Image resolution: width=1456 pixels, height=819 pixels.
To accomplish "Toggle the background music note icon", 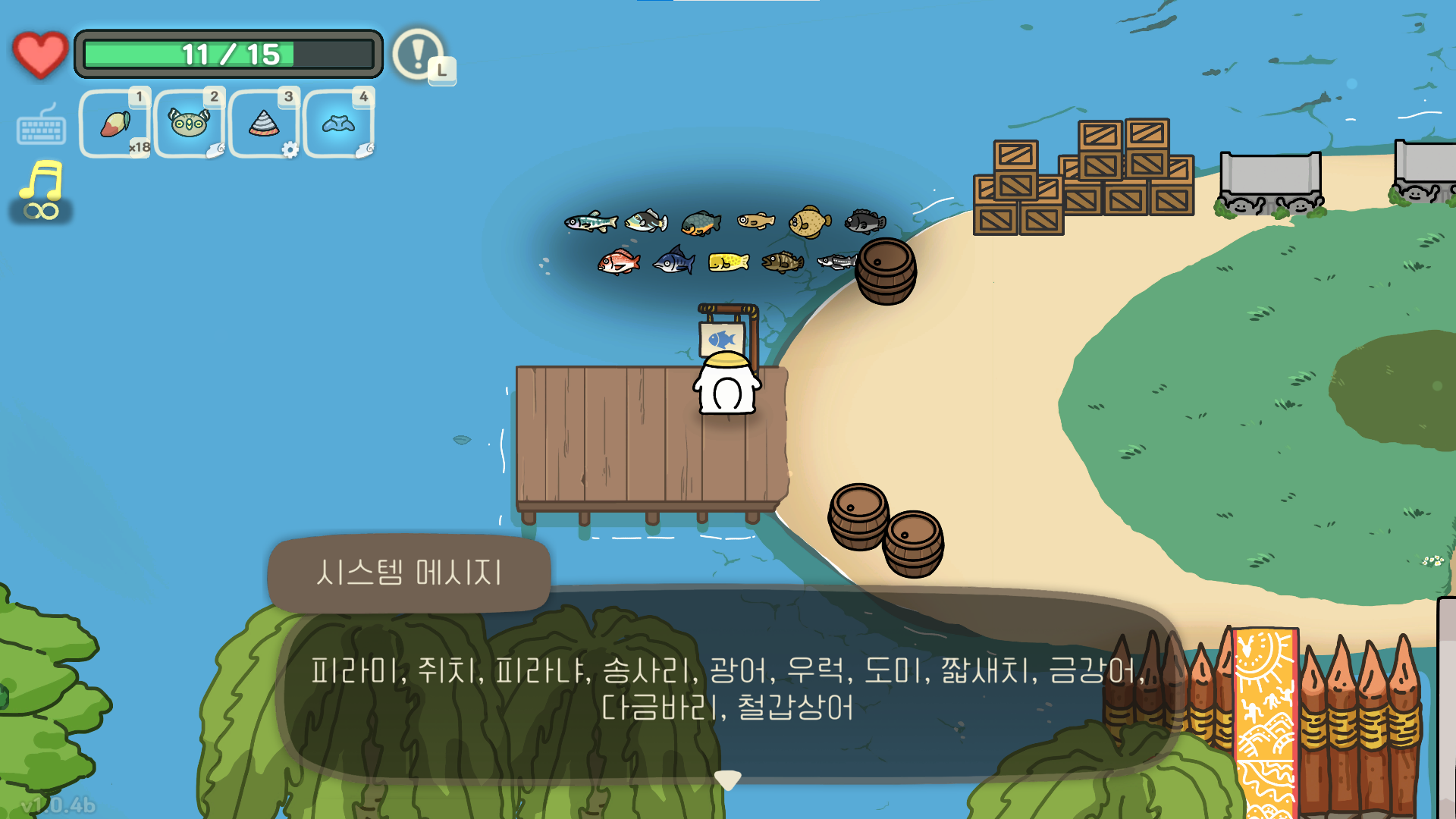I will pos(42,184).
